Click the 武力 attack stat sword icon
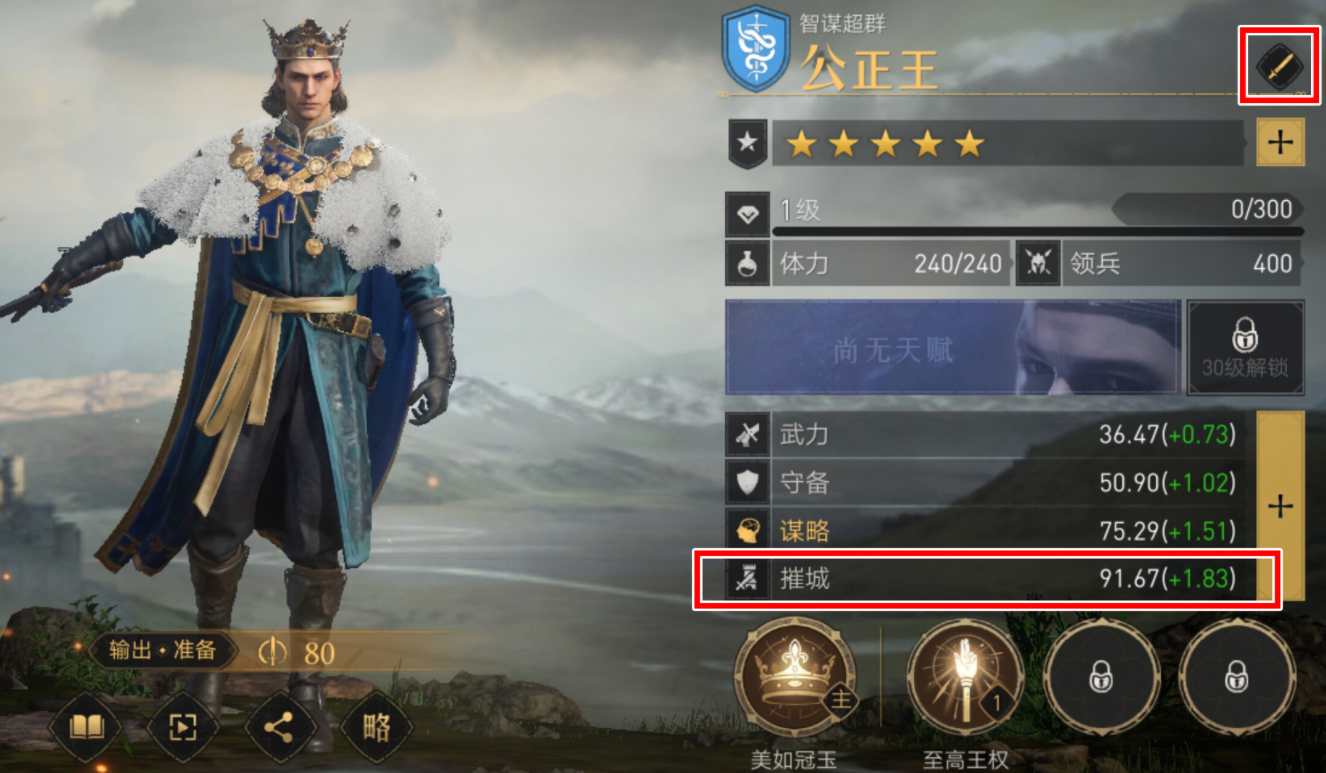This screenshot has width=1326, height=773. pos(745,435)
